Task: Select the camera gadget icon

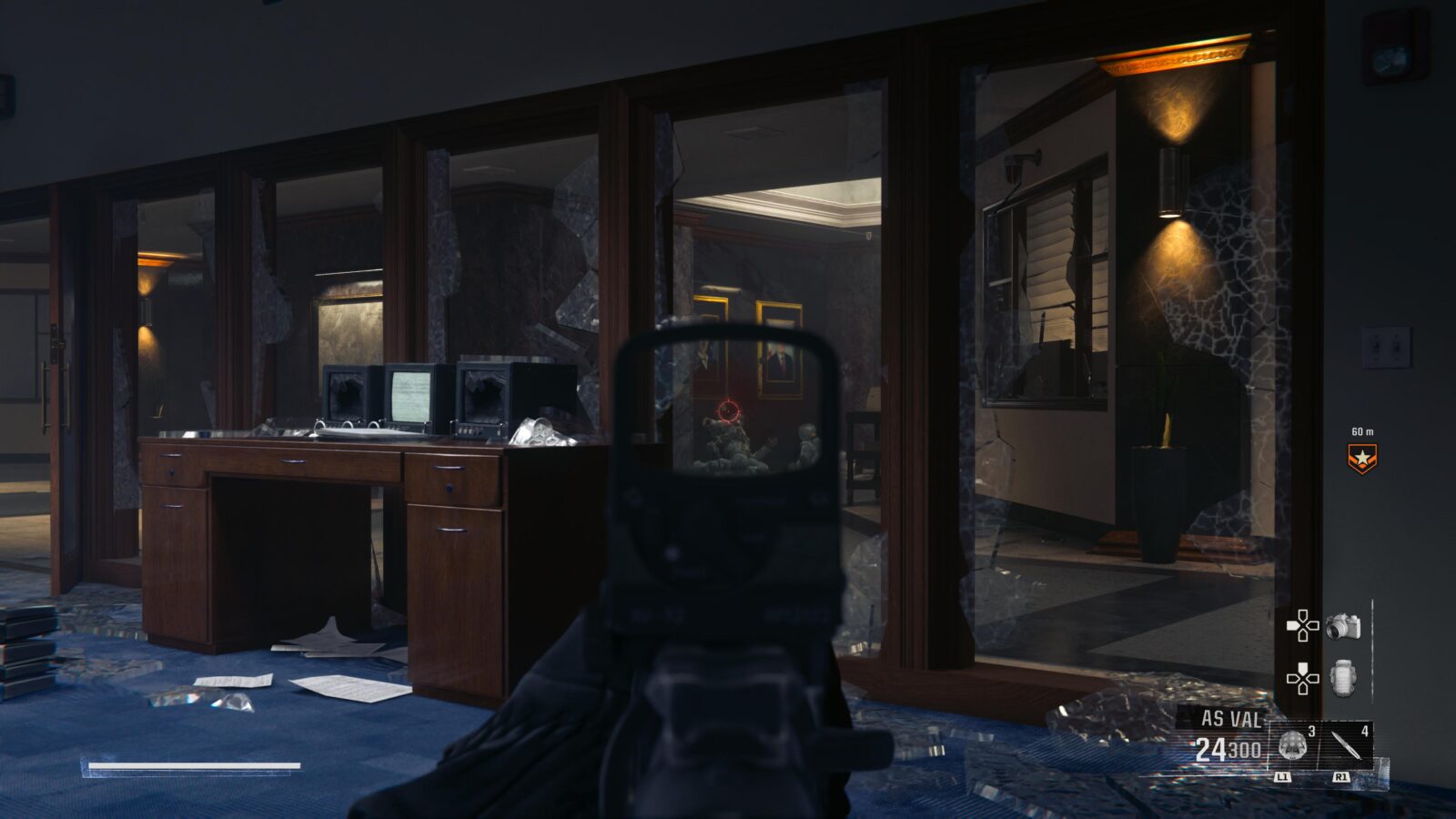Action: click(1343, 626)
